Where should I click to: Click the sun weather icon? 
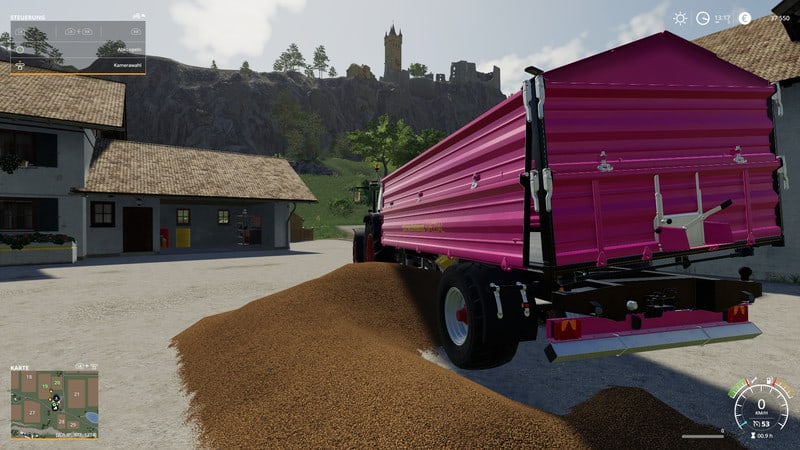pyautogui.click(x=680, y=18)
